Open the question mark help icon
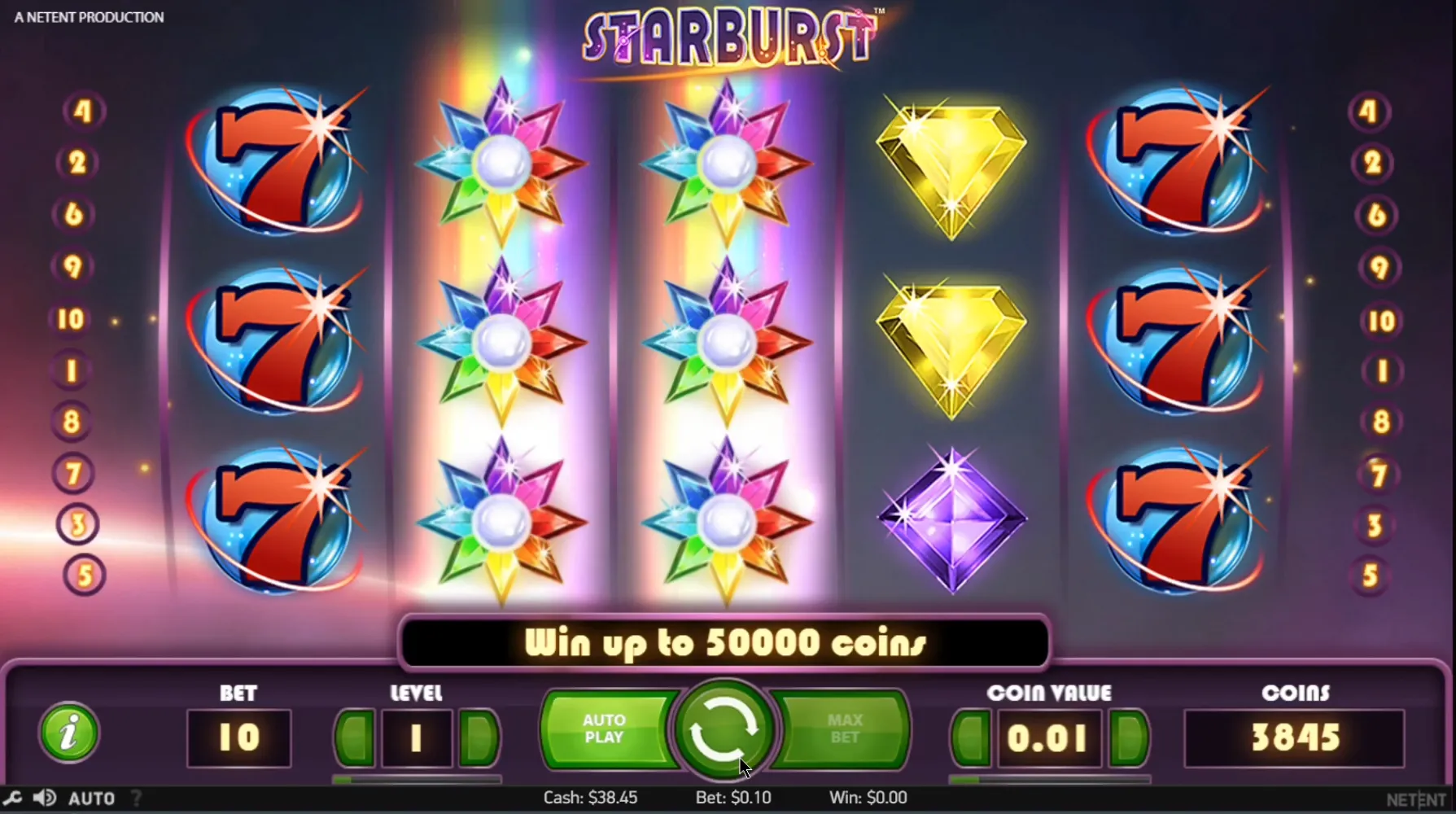 (x=137, y=799)
